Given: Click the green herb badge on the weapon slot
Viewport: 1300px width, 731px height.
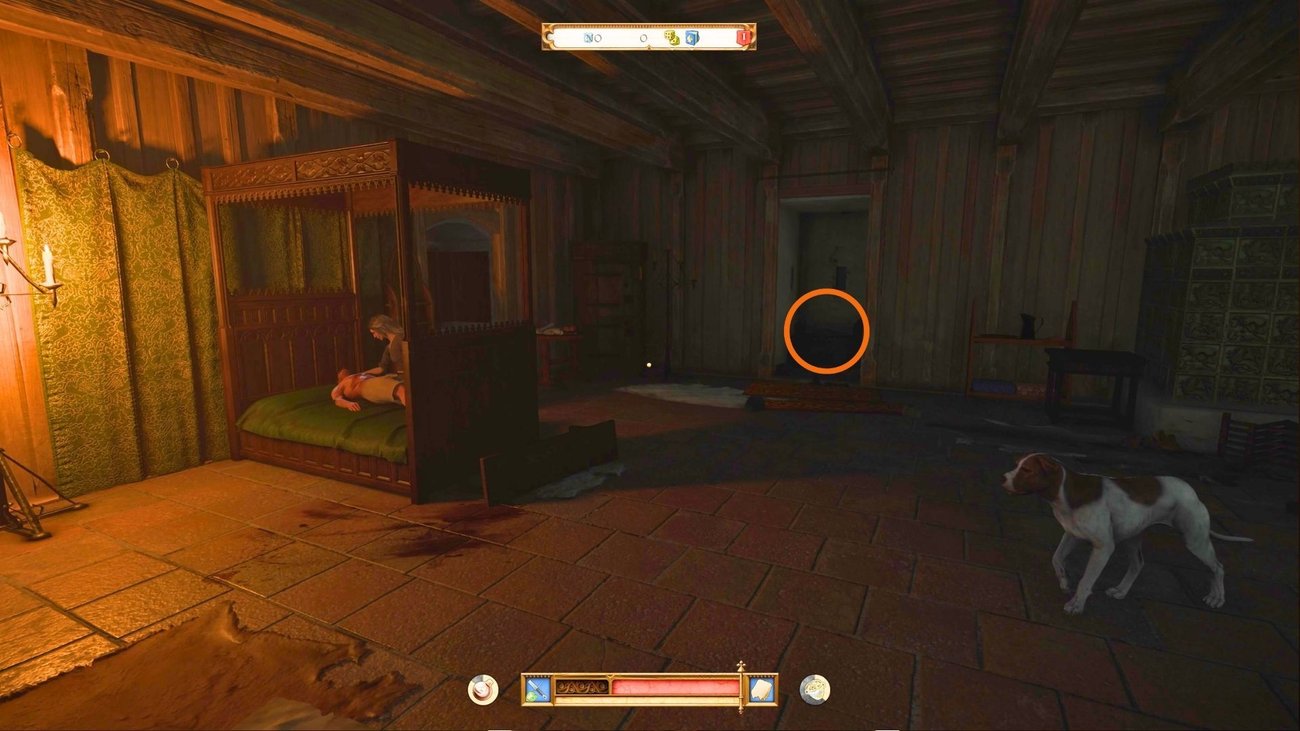Looking at the screenshot, I should pyautogui.click(x=531, y=697).
